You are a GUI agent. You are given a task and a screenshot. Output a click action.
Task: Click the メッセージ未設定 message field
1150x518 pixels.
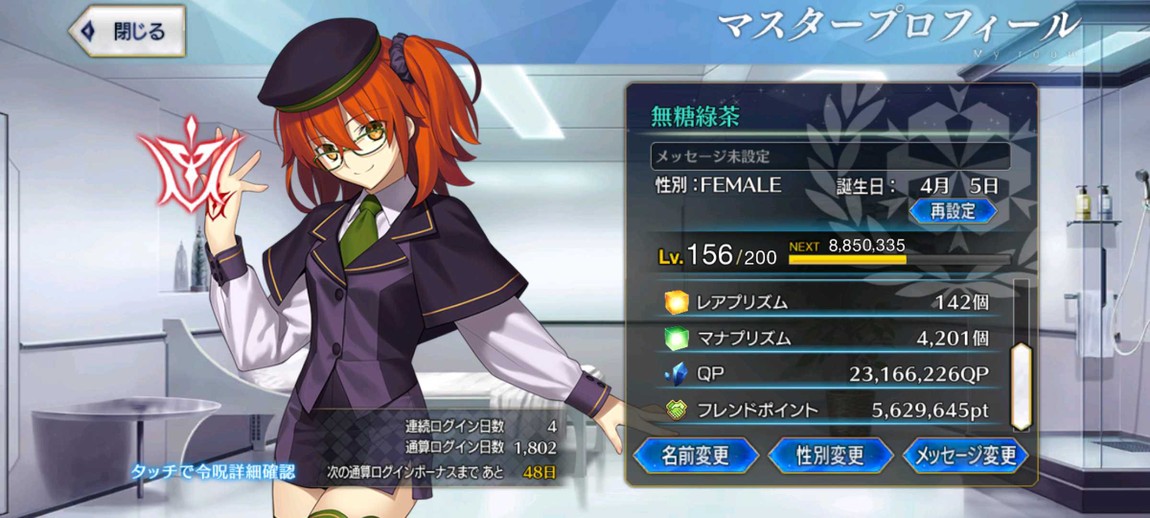pyautogui.click(x=829, y=157)
